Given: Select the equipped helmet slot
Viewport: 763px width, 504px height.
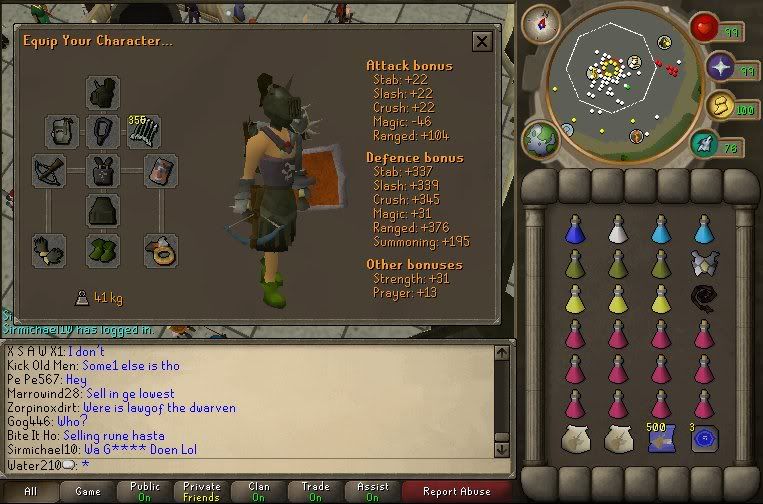Looking at the screenshot, I should 101,93.
